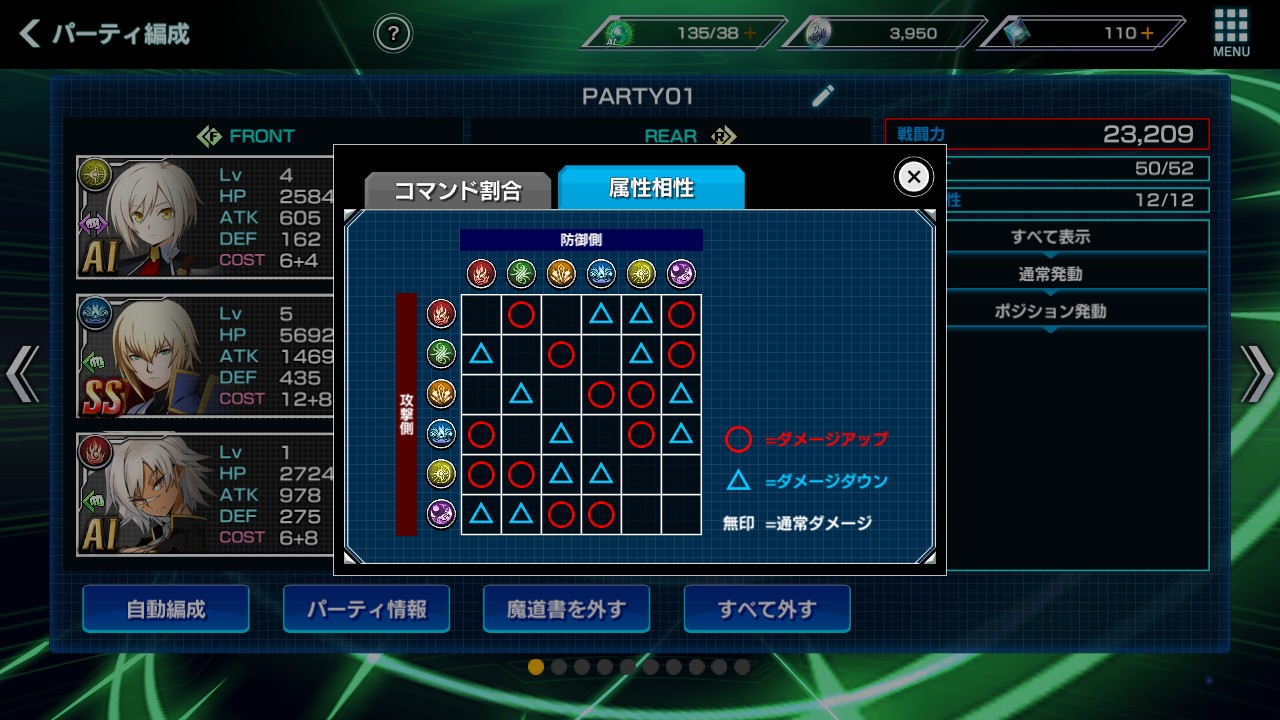Select すべて表示 filter
This screenshot has height=720, width=1280.
(x=1050, y=238)
